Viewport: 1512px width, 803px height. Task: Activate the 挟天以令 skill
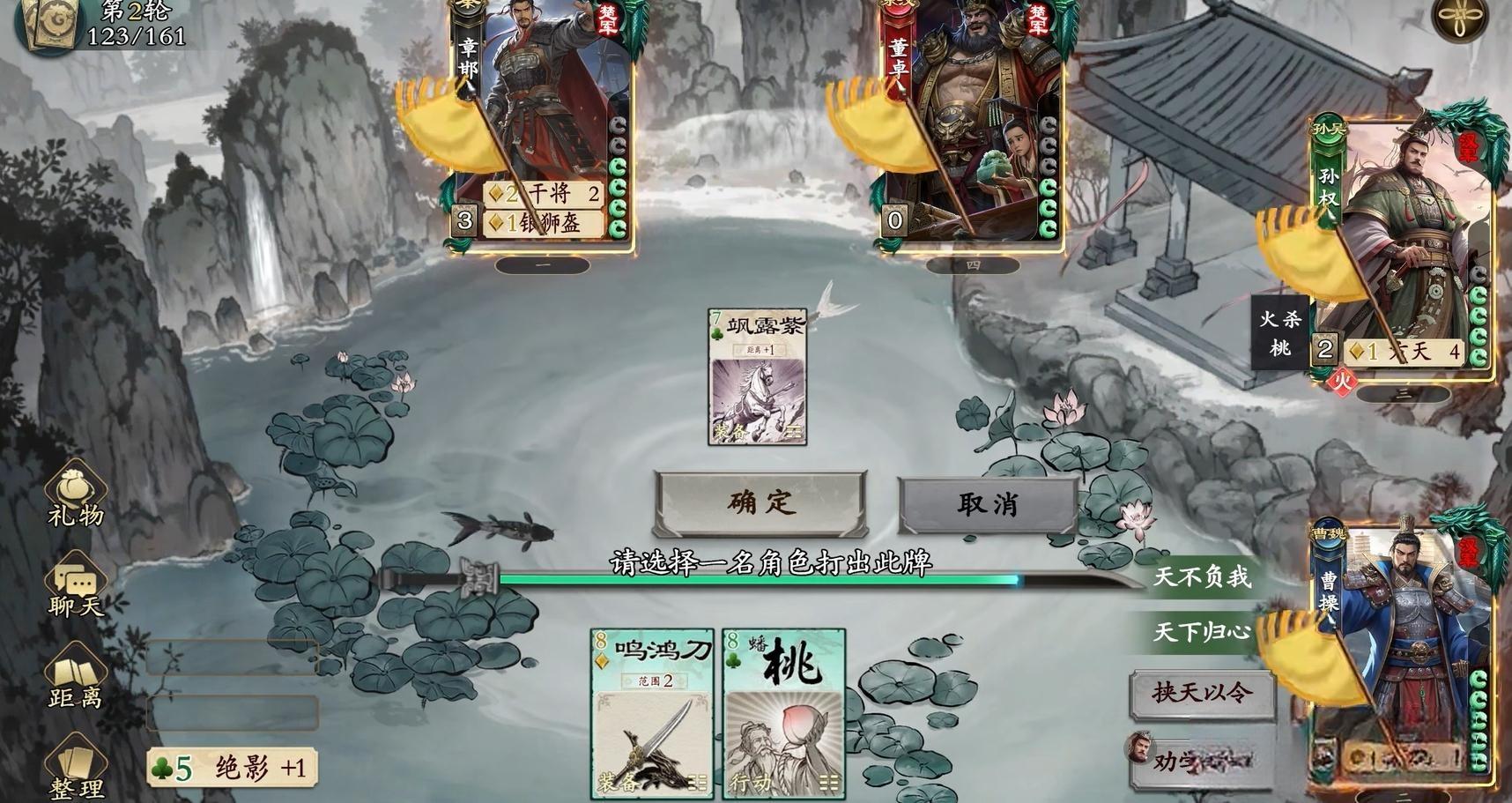1202,693
